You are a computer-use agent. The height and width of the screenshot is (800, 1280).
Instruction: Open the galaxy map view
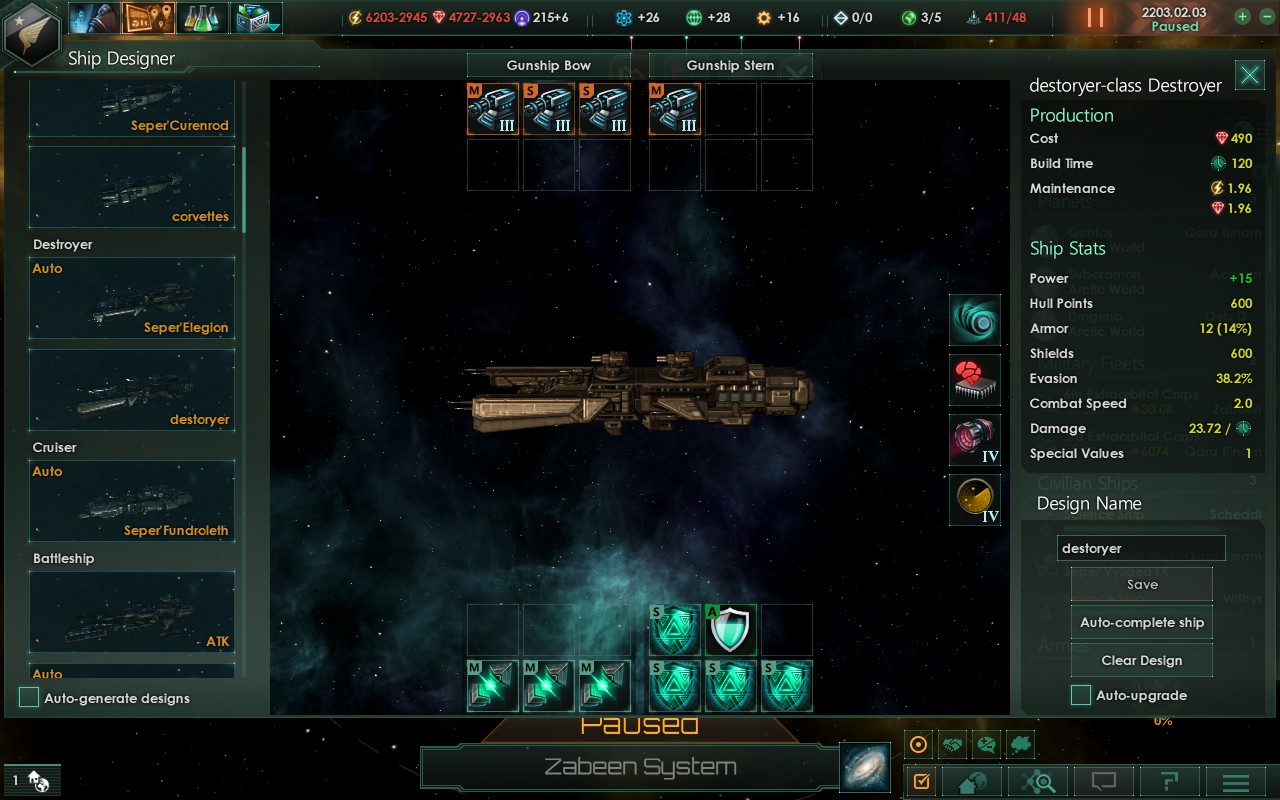(865, 767)
